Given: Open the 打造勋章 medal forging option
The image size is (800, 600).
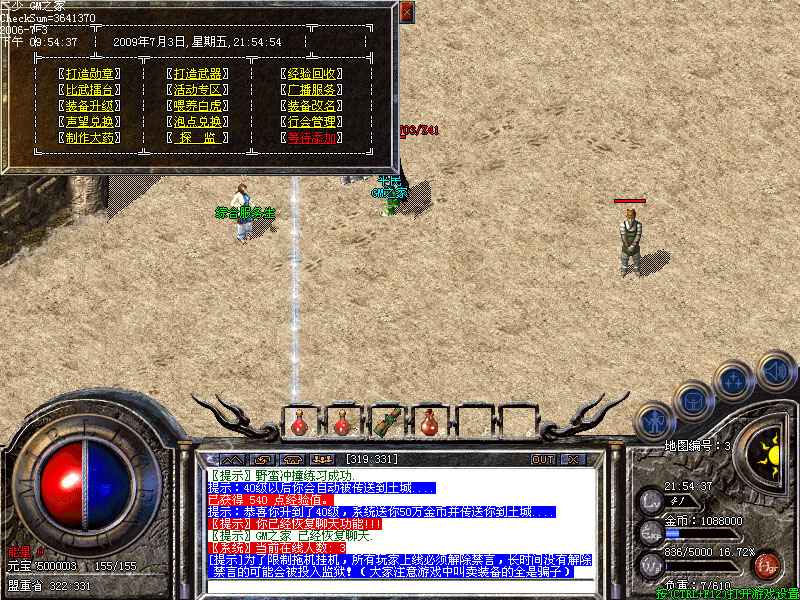Looking at the screenshot, I should click(89, 74).
